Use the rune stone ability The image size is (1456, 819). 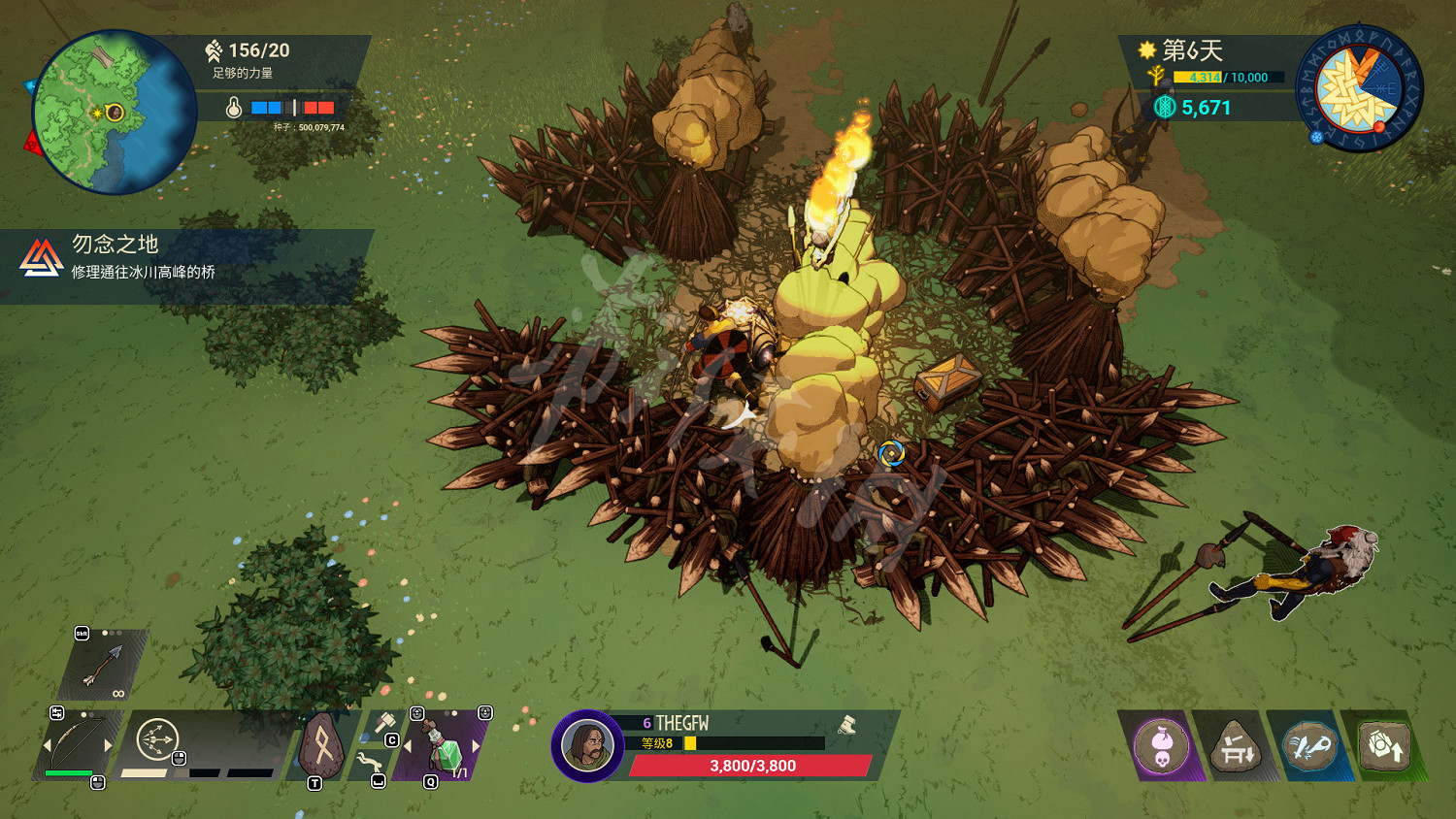(x=321, y=745)
